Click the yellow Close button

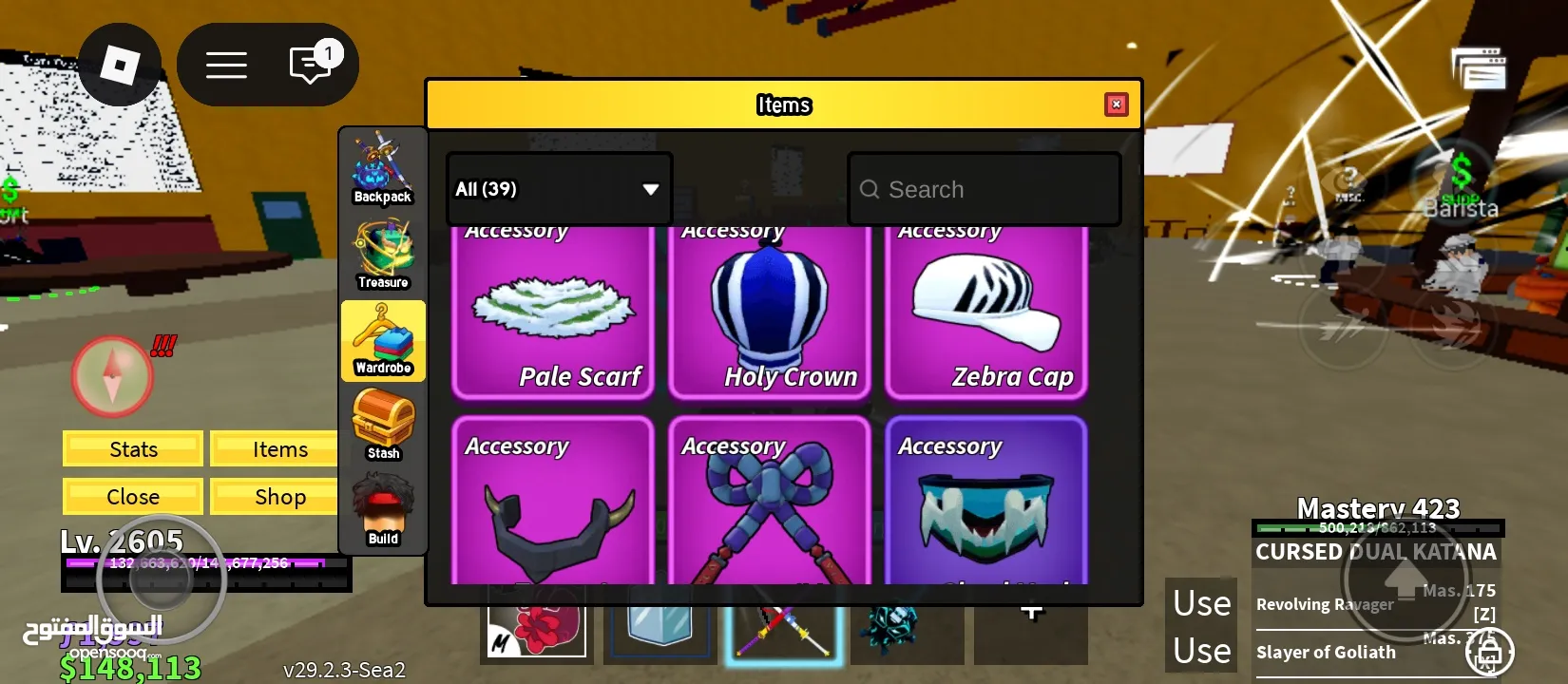[x=133, y=497]
